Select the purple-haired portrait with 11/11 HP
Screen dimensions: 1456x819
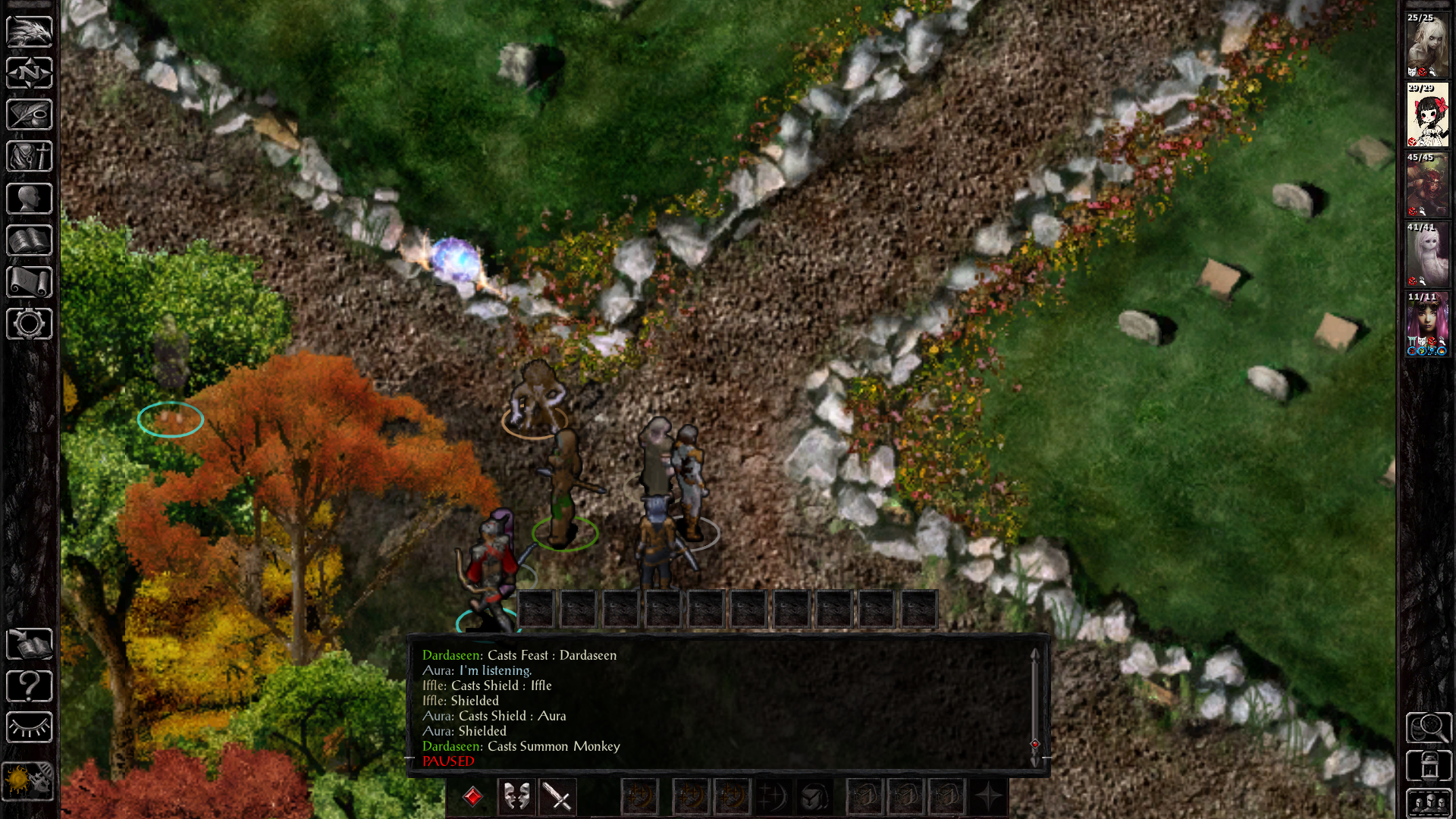1427,324
